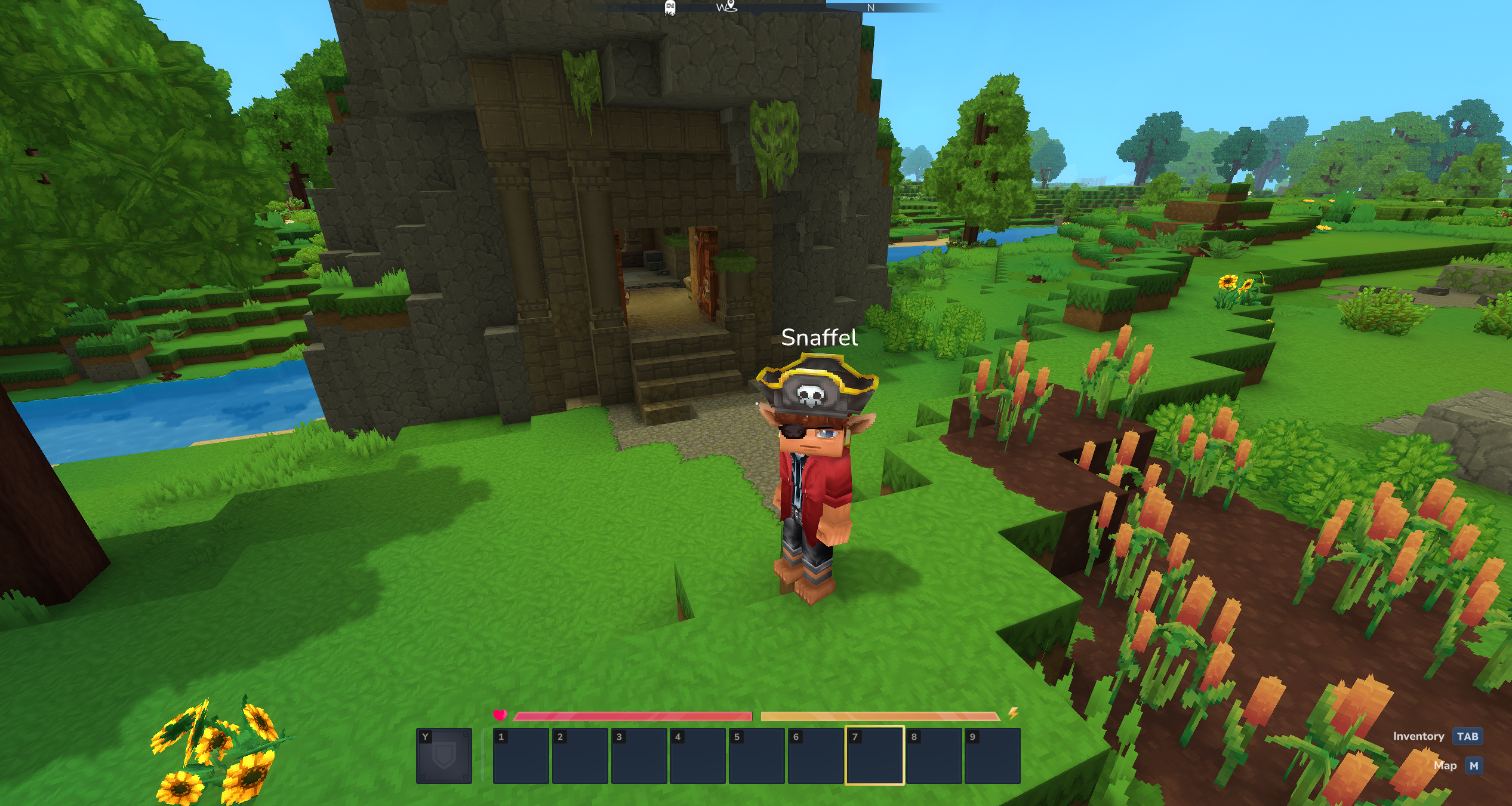Click the shield utility slot marked Y
This screenshot has height=806, width=1512.
(x=444, y=755)
